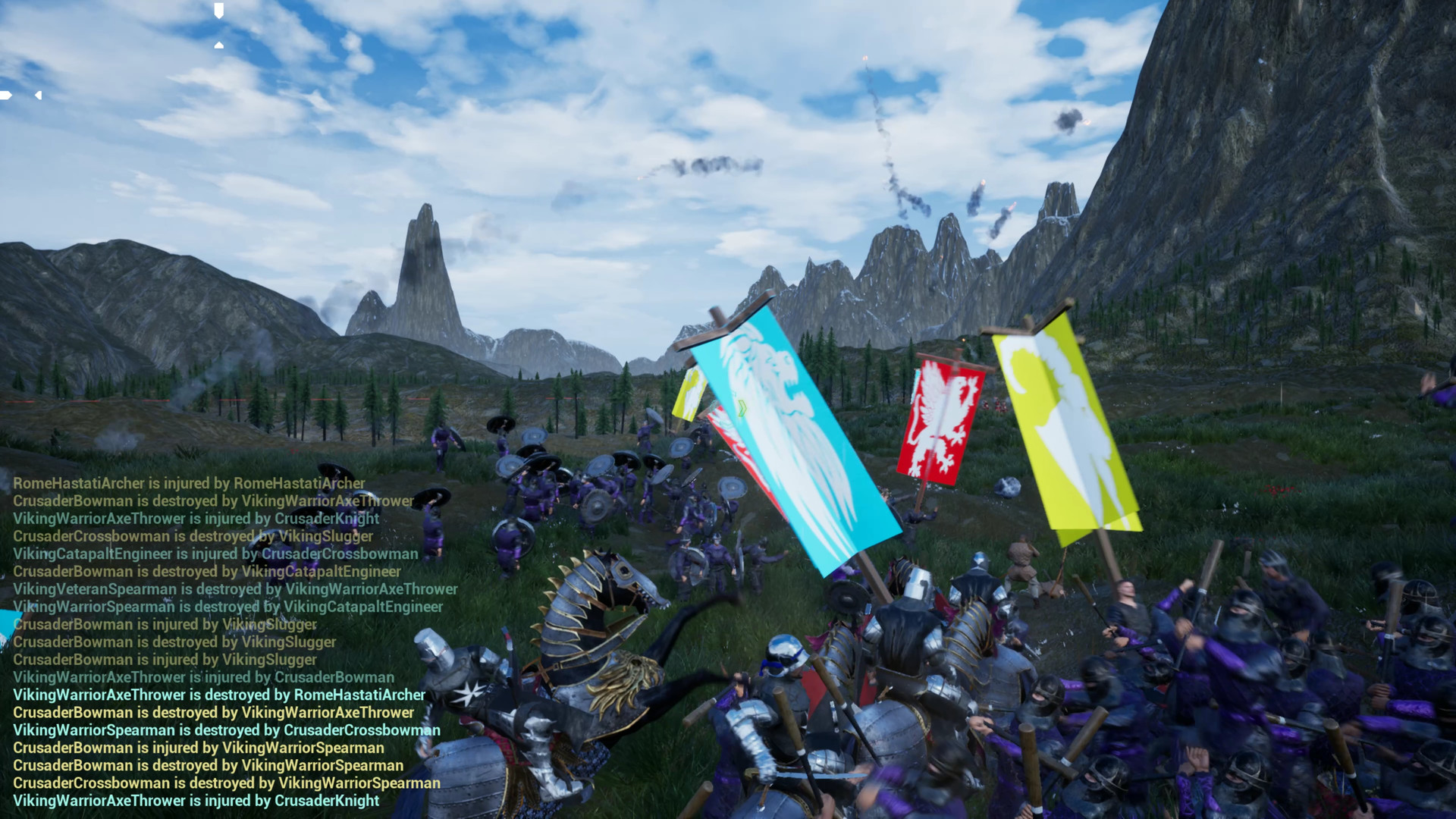Image resolution: width=1456 pixels, height=819 pixels.
Task: Click the VikingVeteranSpearman destroyed log entry
Action: (x=235, y=589)
